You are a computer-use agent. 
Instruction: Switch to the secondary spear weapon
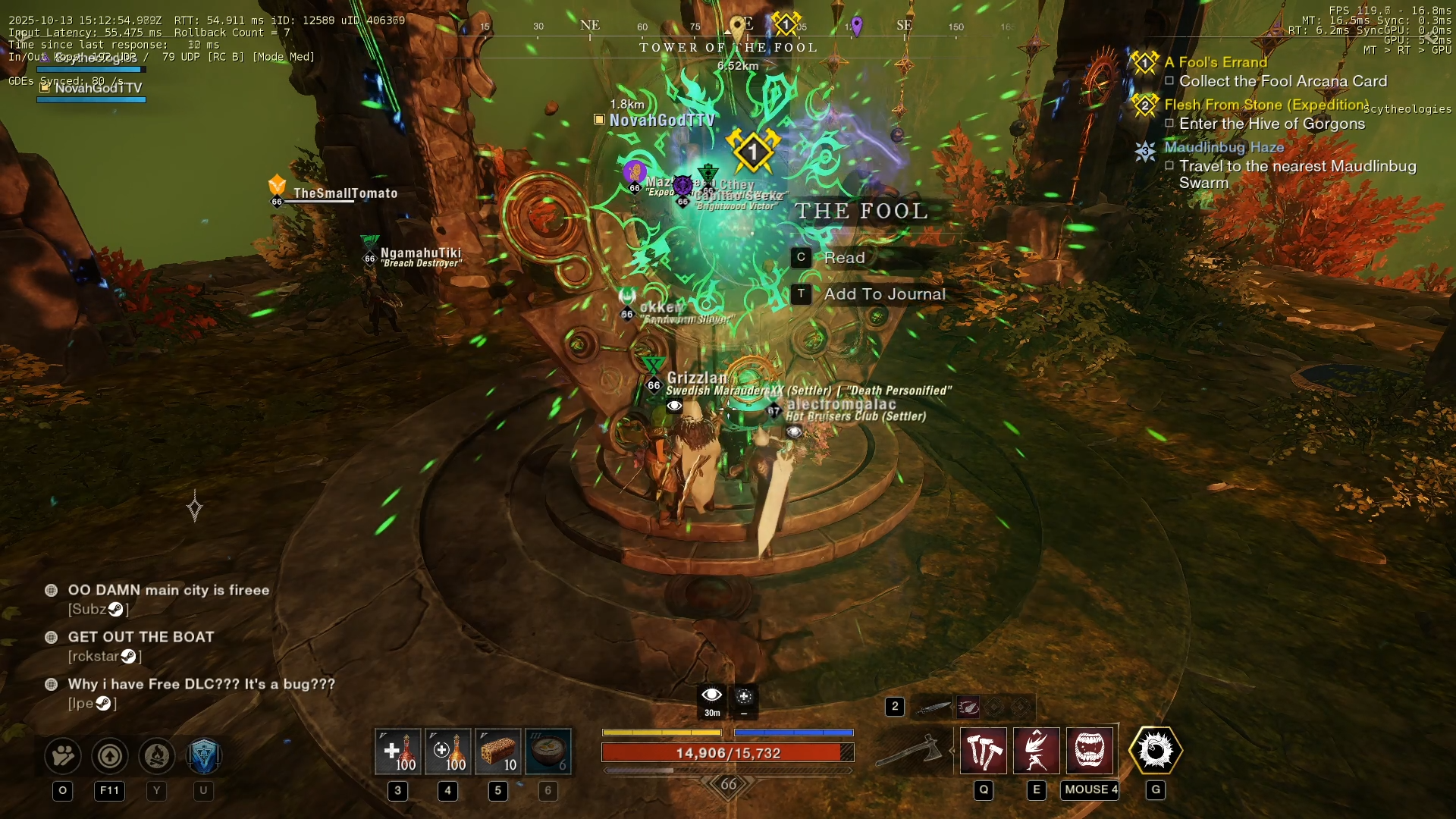pos(933,708)
